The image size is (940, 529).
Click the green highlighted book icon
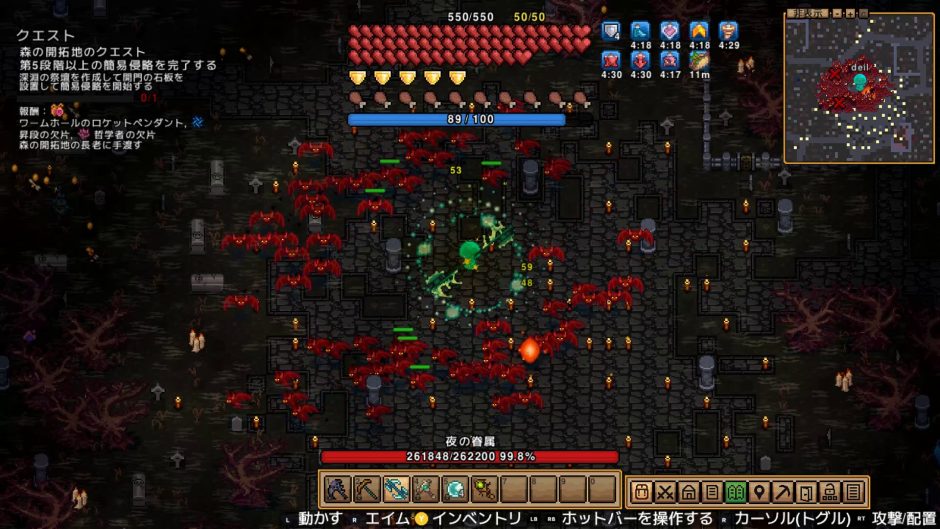735,491
